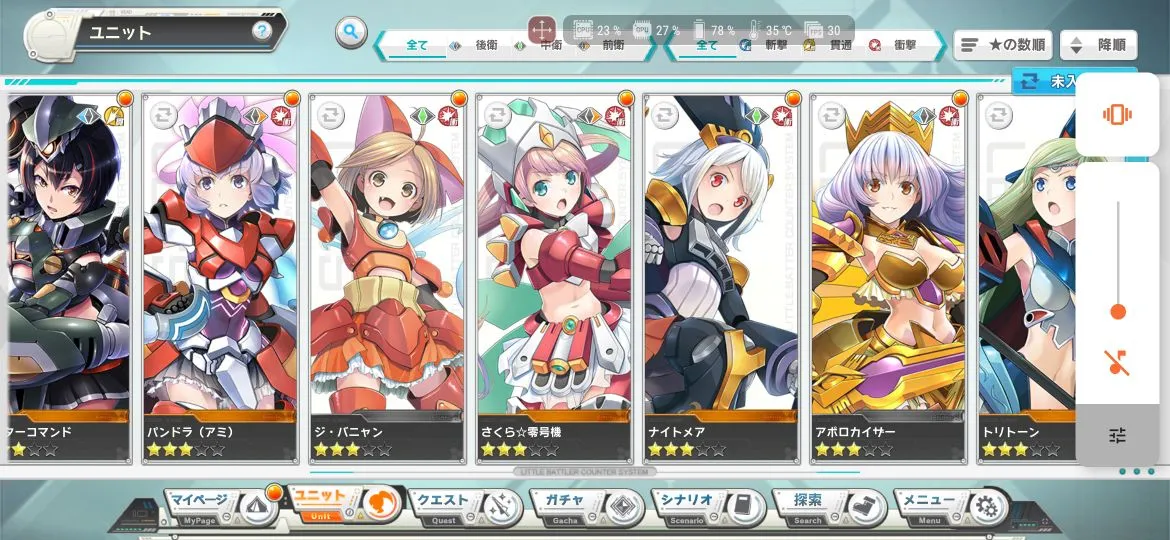The image size is (1170, 540).
Task: Filter units by 衝撃 attack type
Action: click(896, 46)
